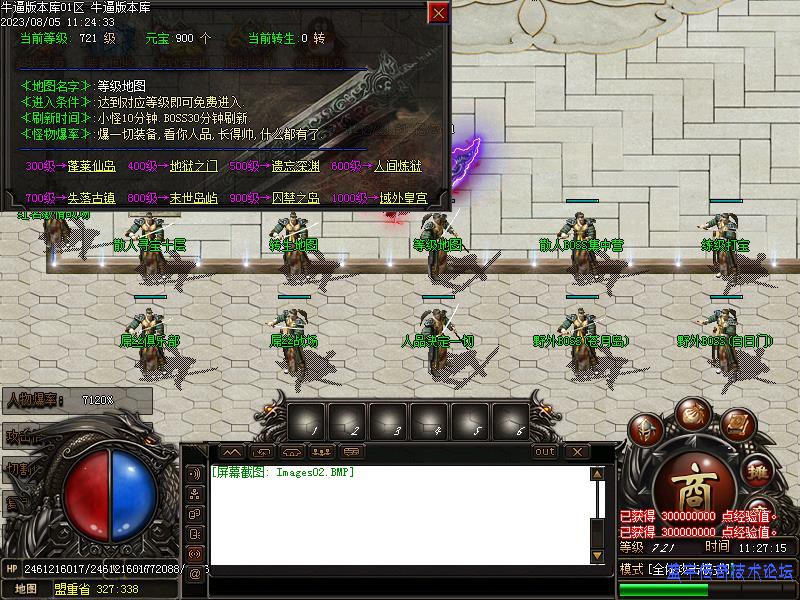Close the level map dialog

click(438, 13)
